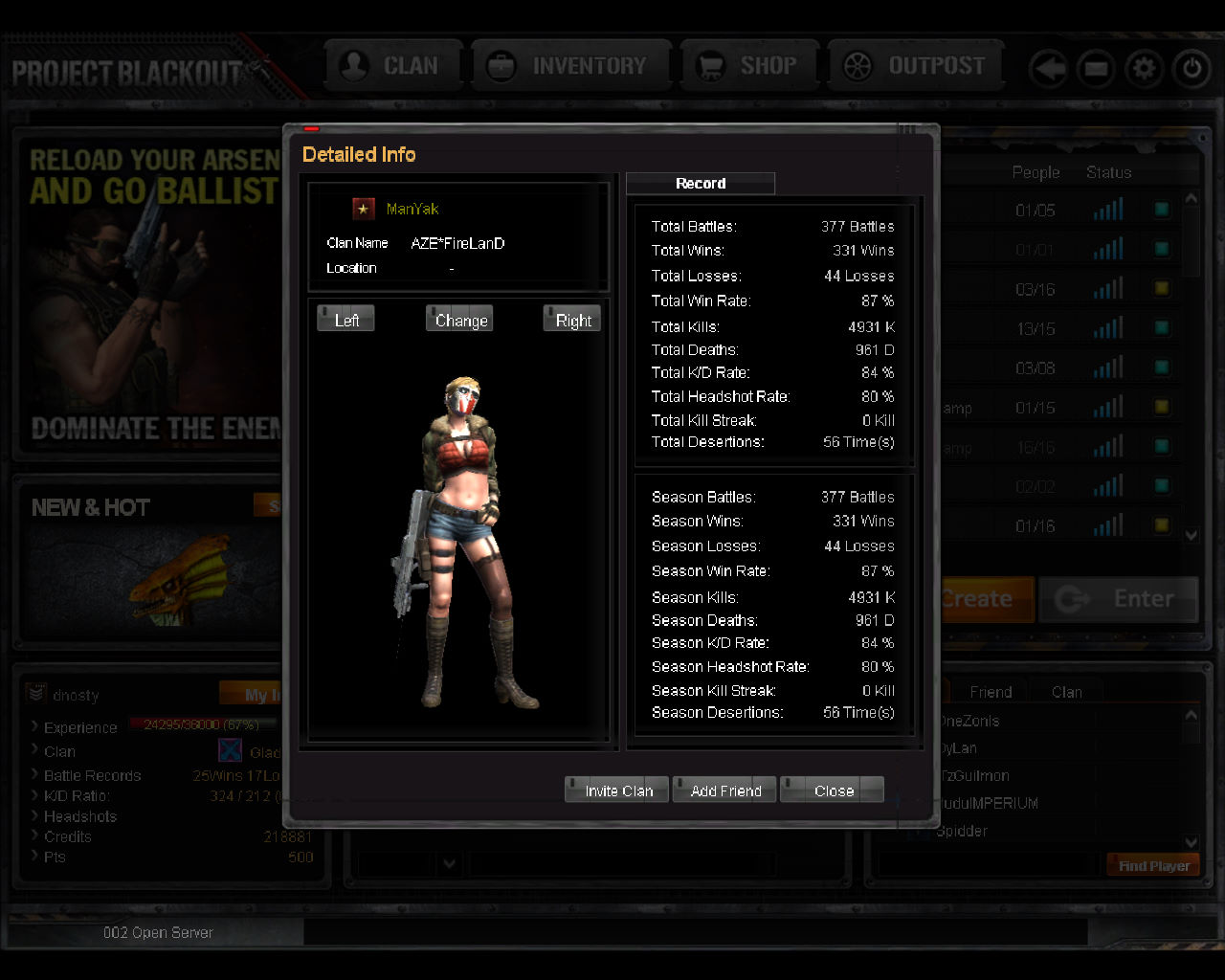Viewport: 1225px width, 980px height.
Task: Rotate character with Left button
Action: point(345,320)
